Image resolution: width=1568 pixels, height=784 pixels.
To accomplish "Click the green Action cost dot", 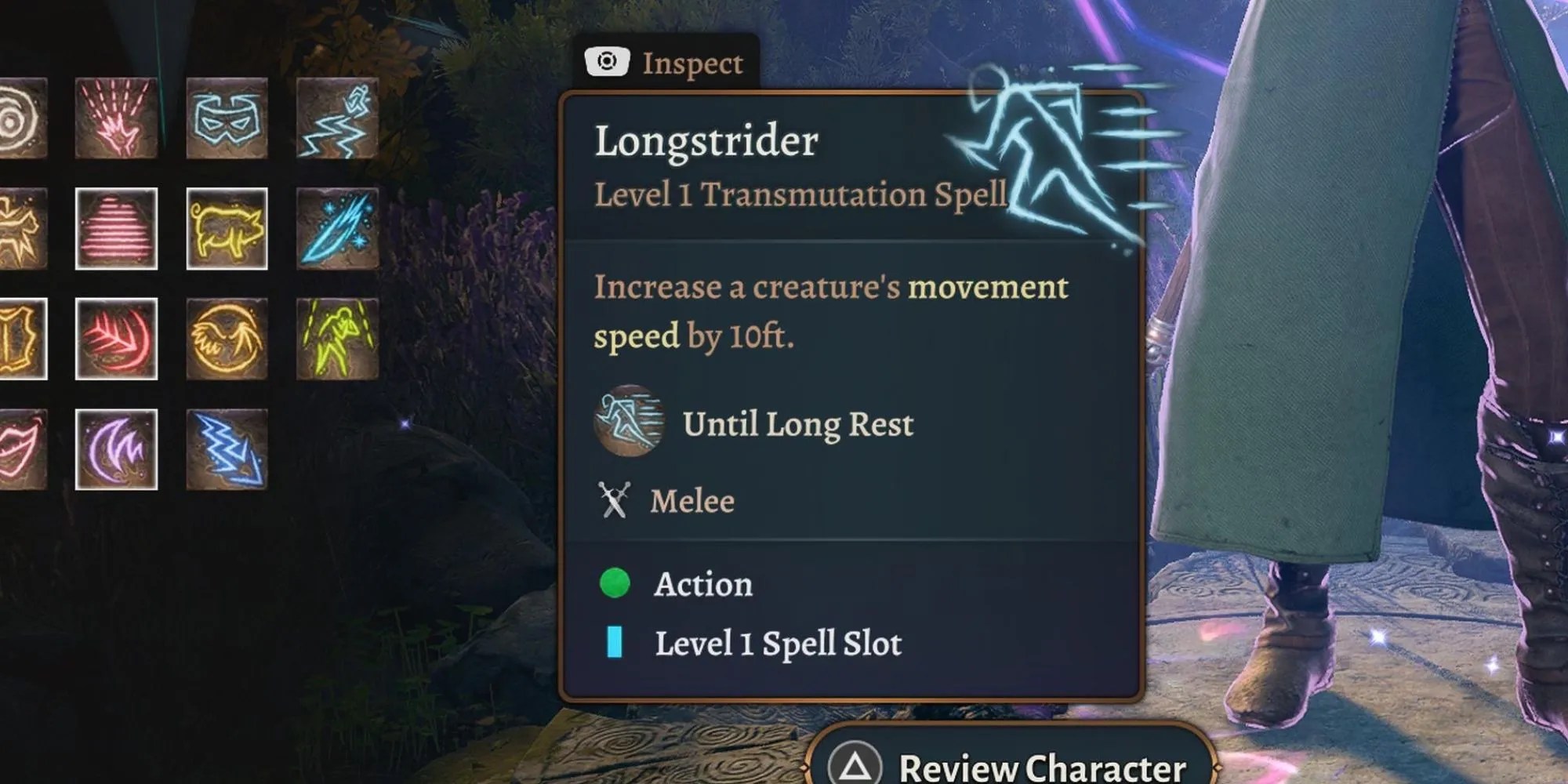I will (x=615, y=583).
